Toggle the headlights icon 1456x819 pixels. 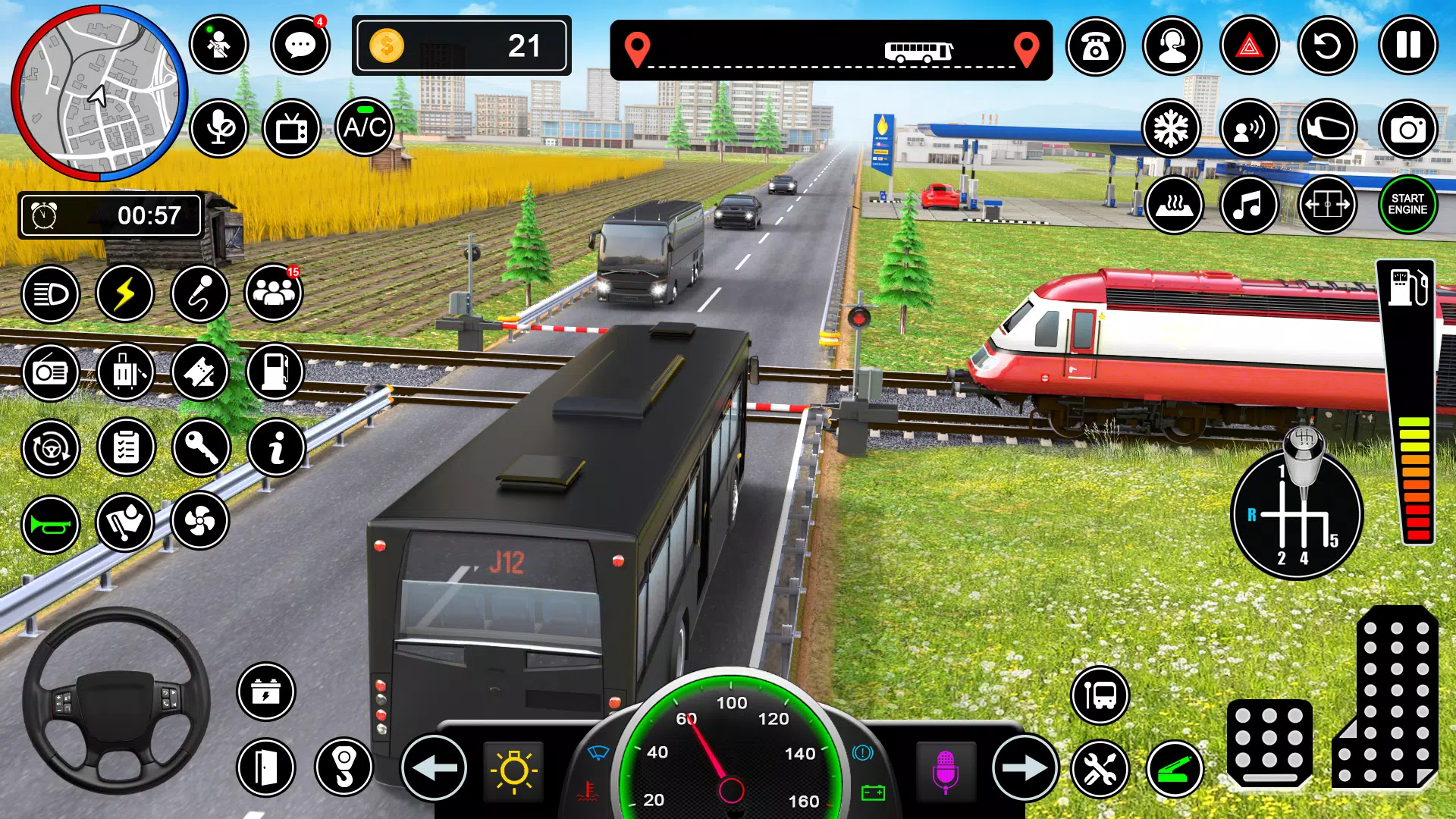[x=51, y=294]
